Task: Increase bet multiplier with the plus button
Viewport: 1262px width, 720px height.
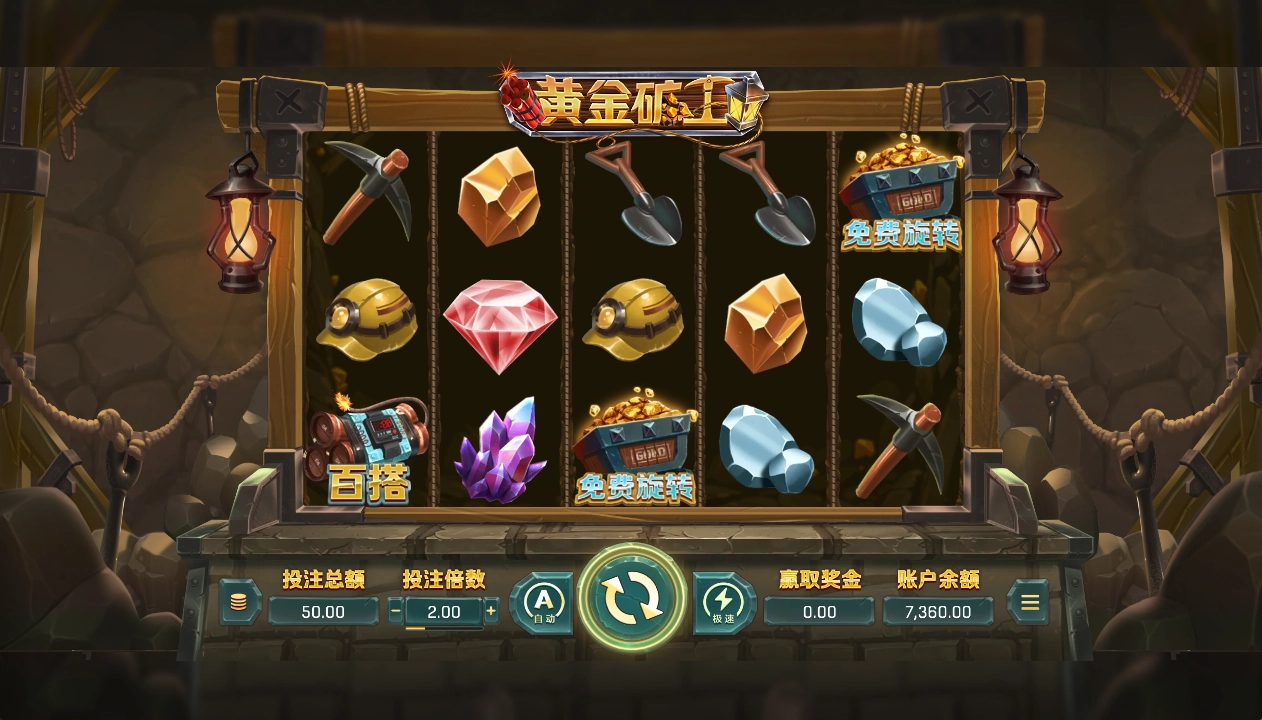Action: point(491,611)
